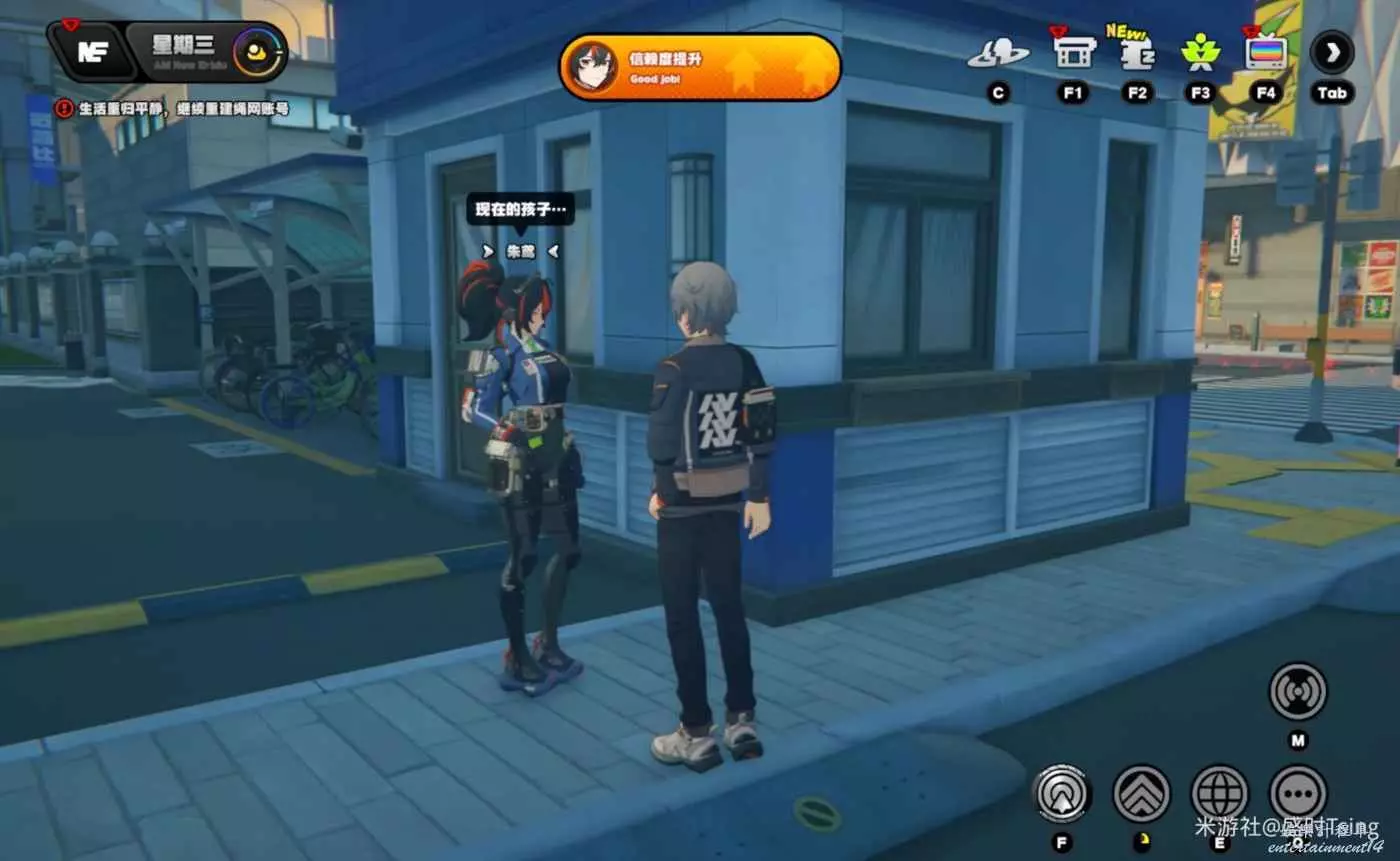1400x861 pixels.
Task: Select the 朱鸢 NPC name prompt
Action: pos(520,251)
